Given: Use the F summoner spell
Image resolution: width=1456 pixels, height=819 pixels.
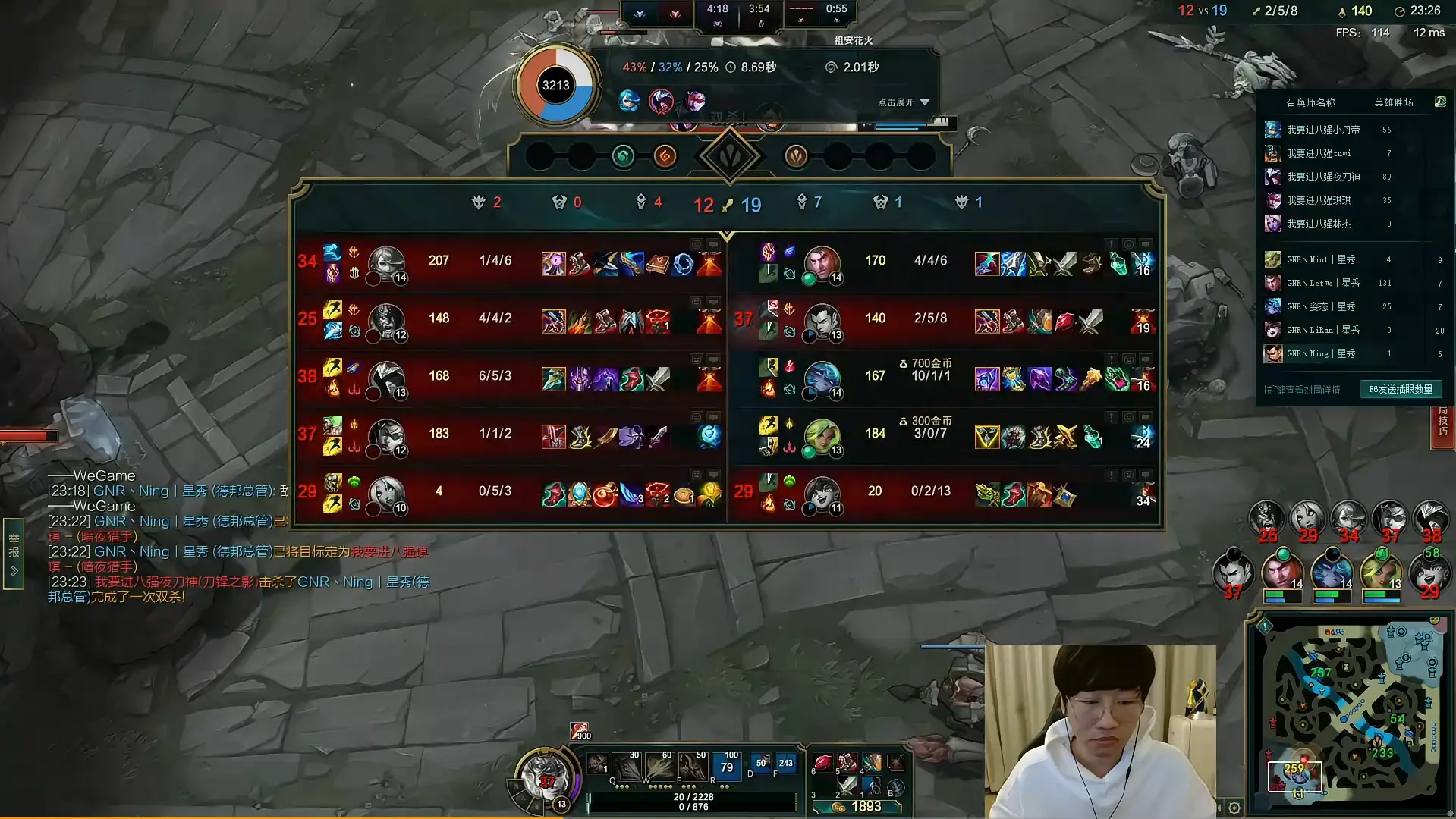Looking at the screenshot, I should coord(785,764).
